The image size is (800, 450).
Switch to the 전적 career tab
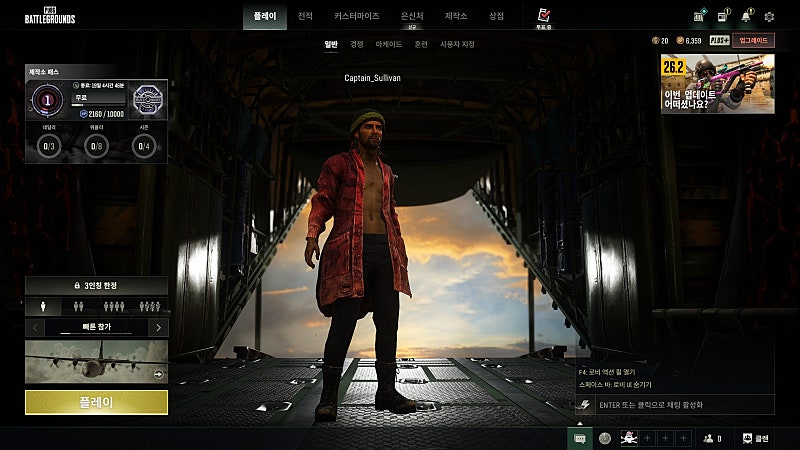click(x=305, y=16)
